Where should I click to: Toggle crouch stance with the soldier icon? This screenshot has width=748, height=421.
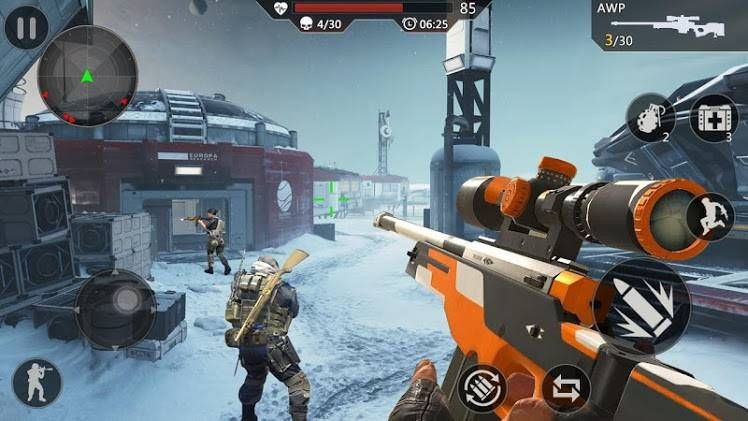(37, 382)
